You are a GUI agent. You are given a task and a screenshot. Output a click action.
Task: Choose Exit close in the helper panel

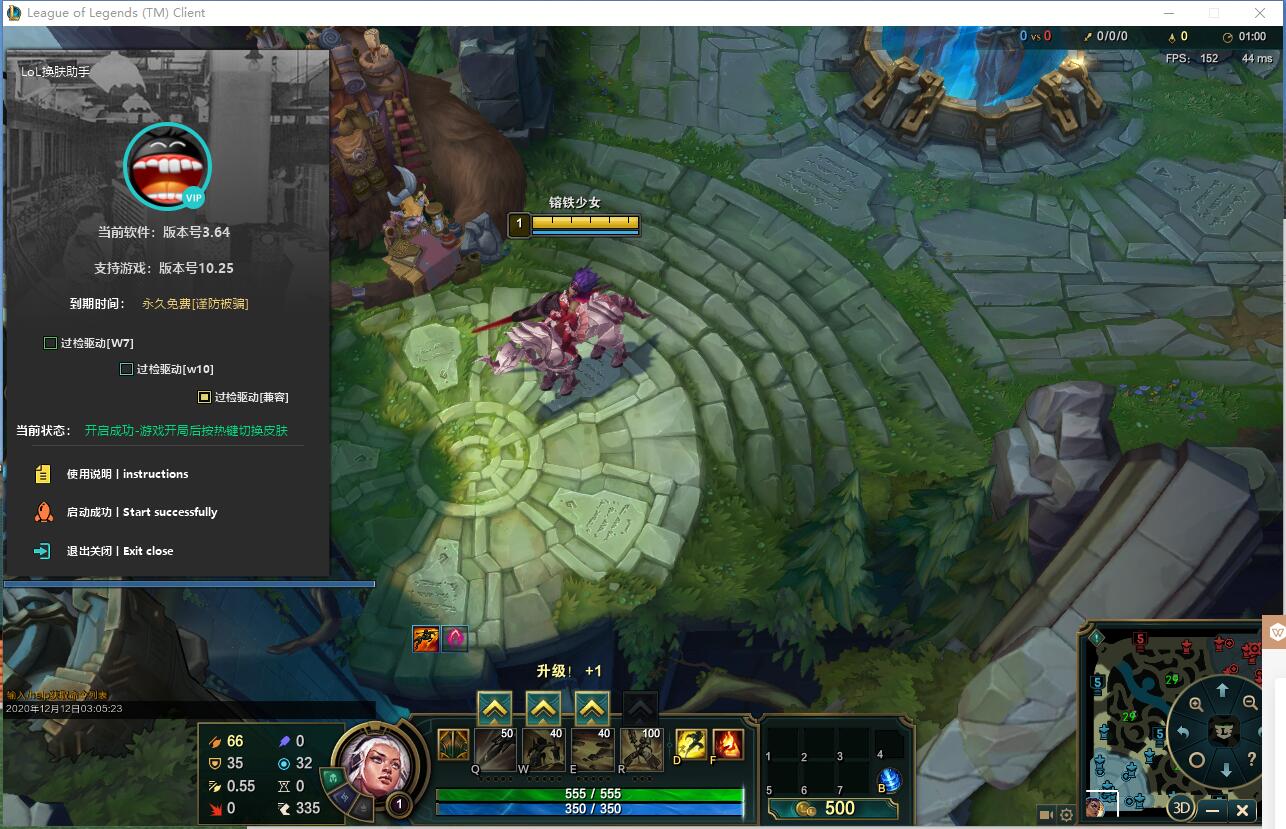(119, 551)
